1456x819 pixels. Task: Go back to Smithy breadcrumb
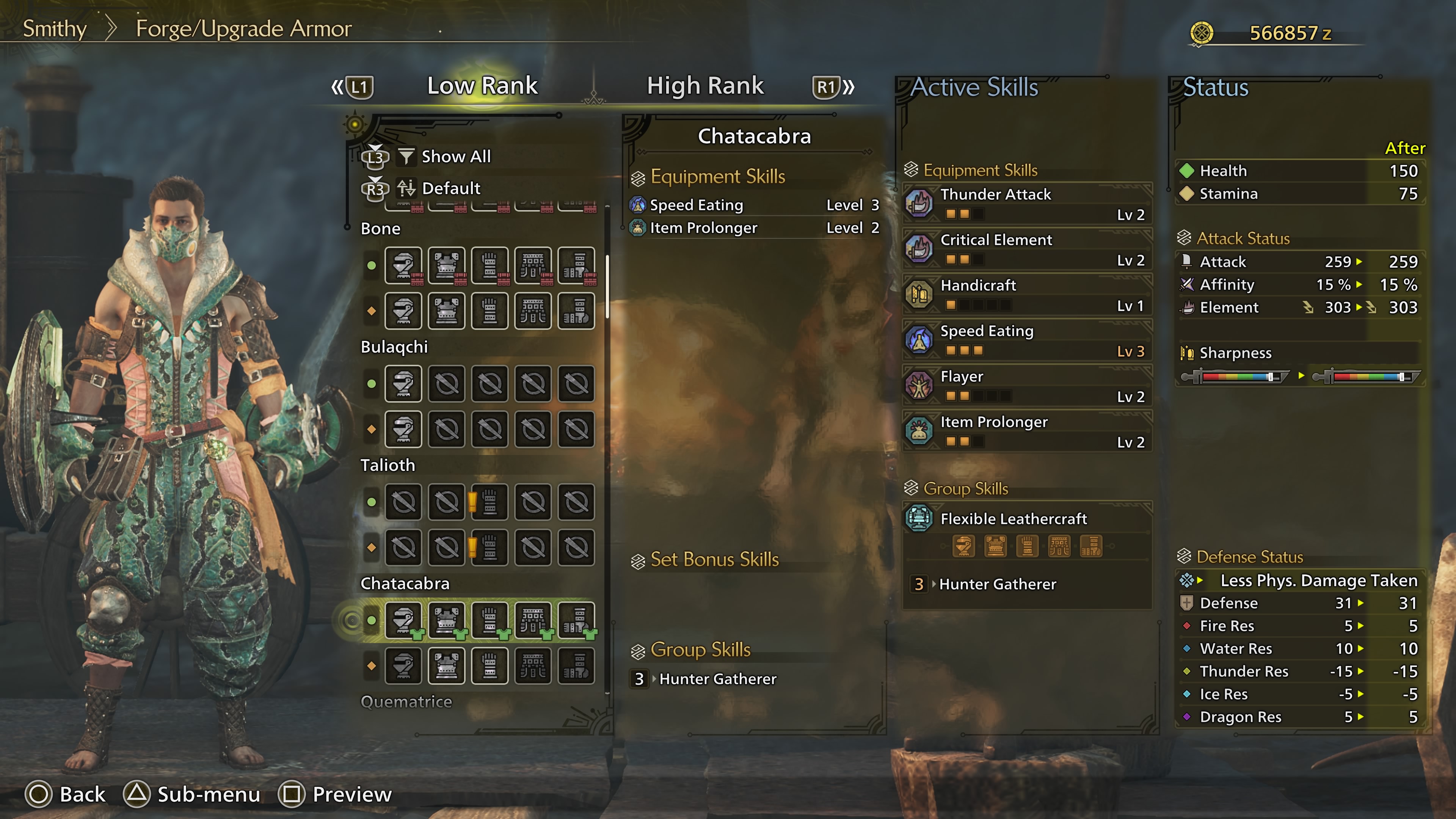(x=54, y=29)
